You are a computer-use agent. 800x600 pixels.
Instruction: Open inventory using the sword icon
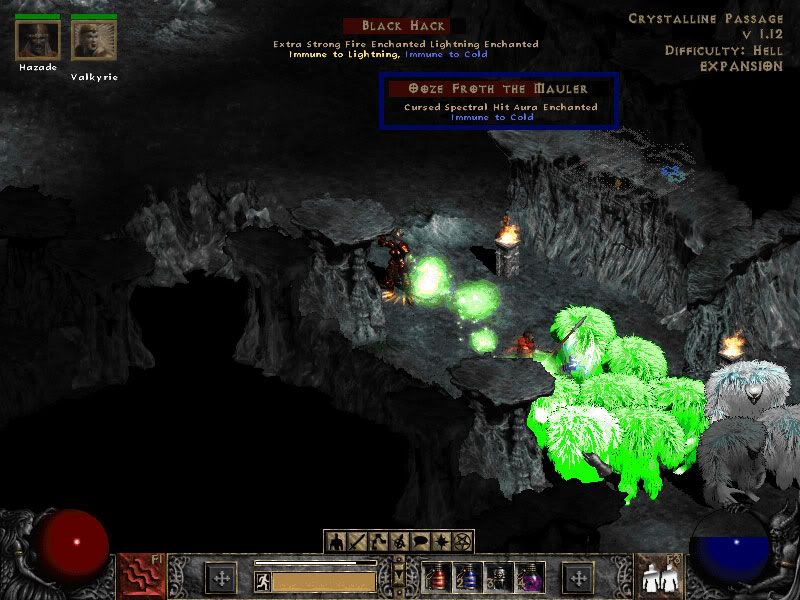tap(357, 542)
